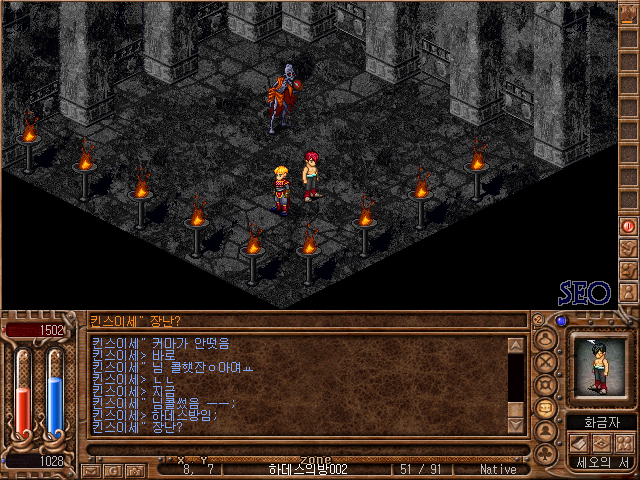The width and height of the screenshot is (640, 480).
Task: Select the diamond tile icon beside the book
Action: (602, 442)
